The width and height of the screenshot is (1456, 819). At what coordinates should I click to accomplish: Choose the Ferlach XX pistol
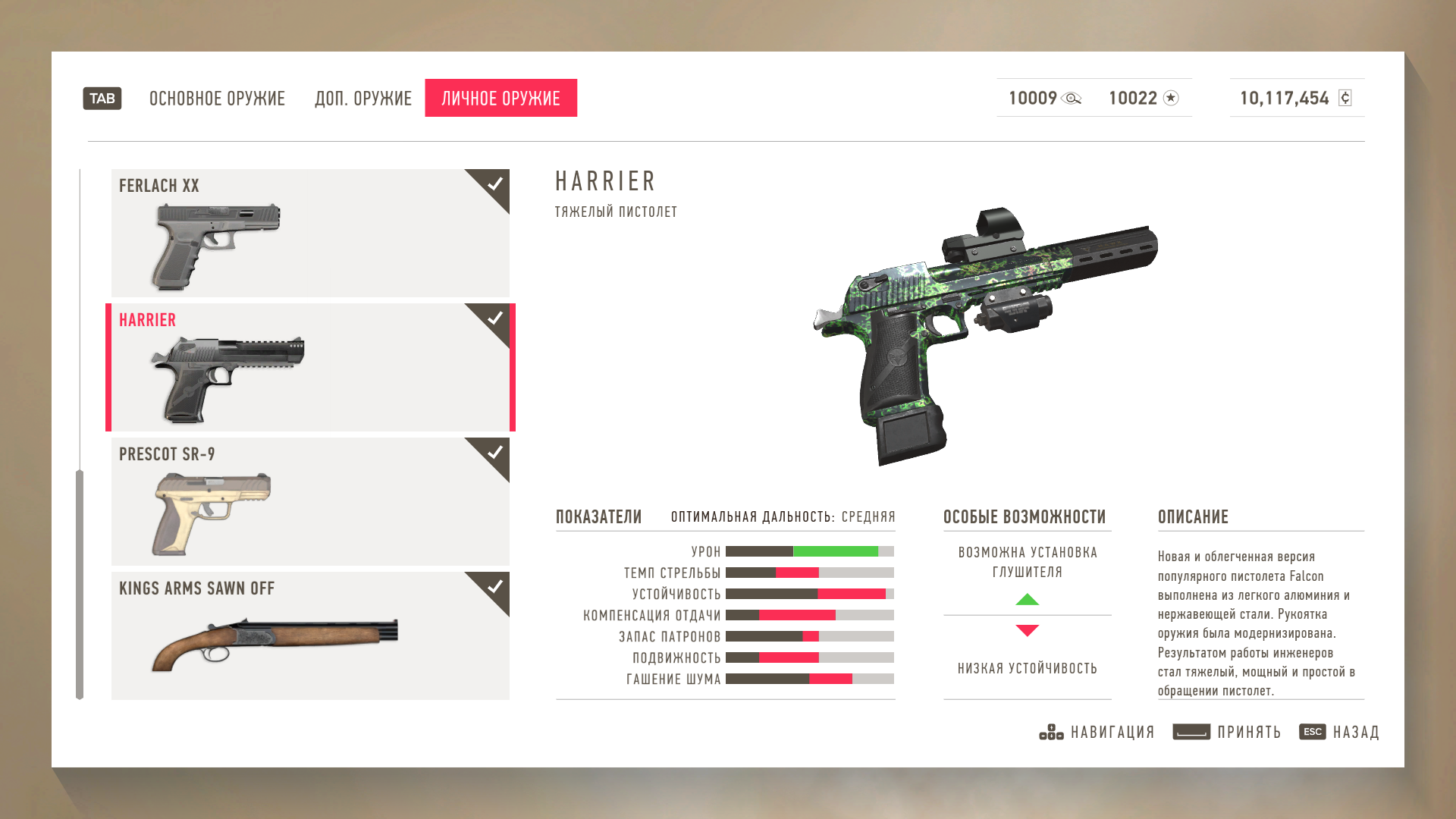pyautogui.click(x=310, y=233)
